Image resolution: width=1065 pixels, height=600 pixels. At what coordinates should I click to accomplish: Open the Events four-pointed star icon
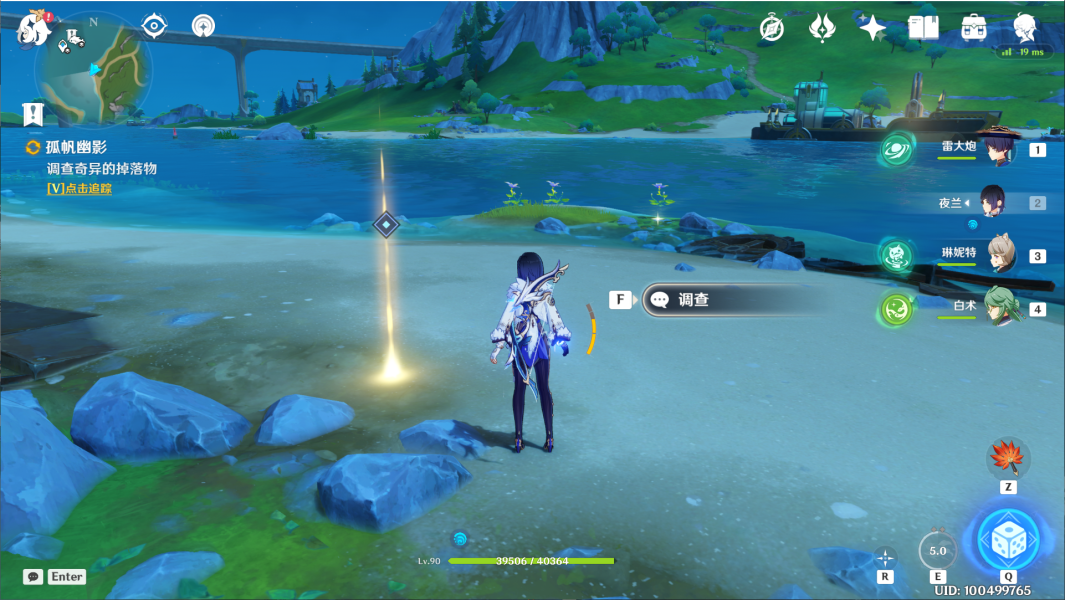point(872,28)
